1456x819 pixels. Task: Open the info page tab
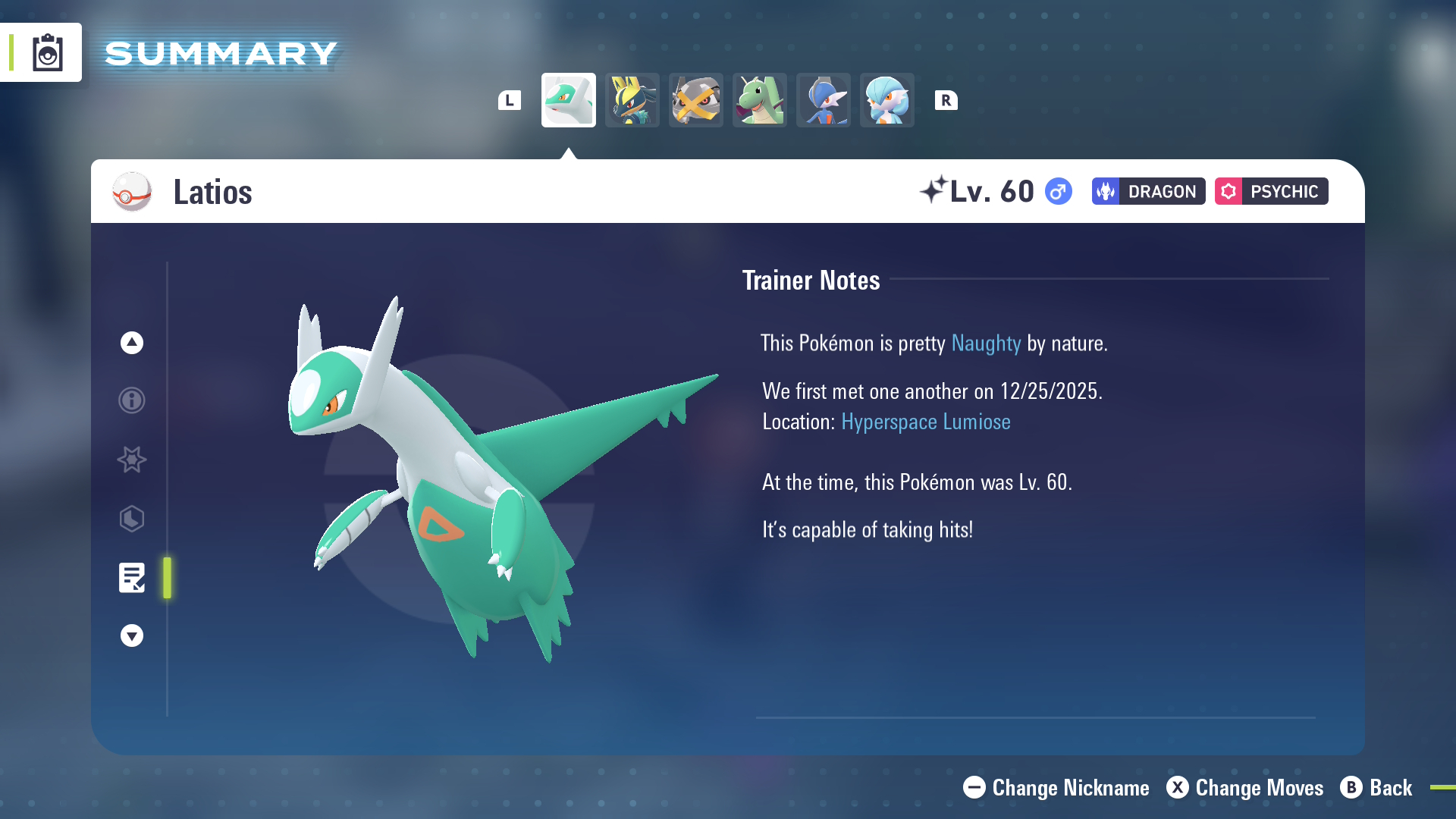[132, 400]
